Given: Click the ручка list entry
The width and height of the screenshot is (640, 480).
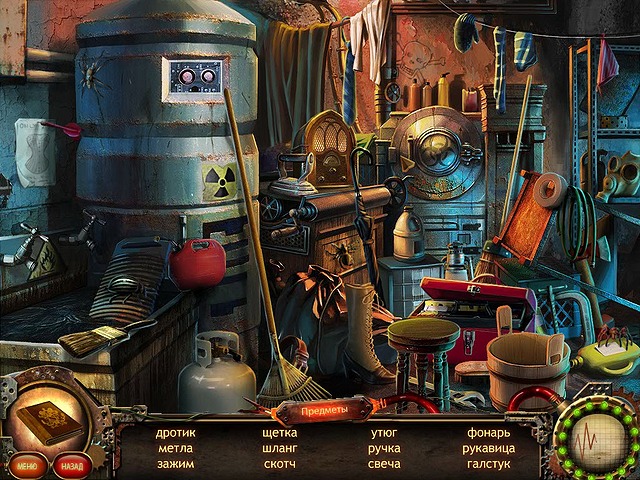Looking at the screenshot, I should pyautogui.click(x=384, y=448).
